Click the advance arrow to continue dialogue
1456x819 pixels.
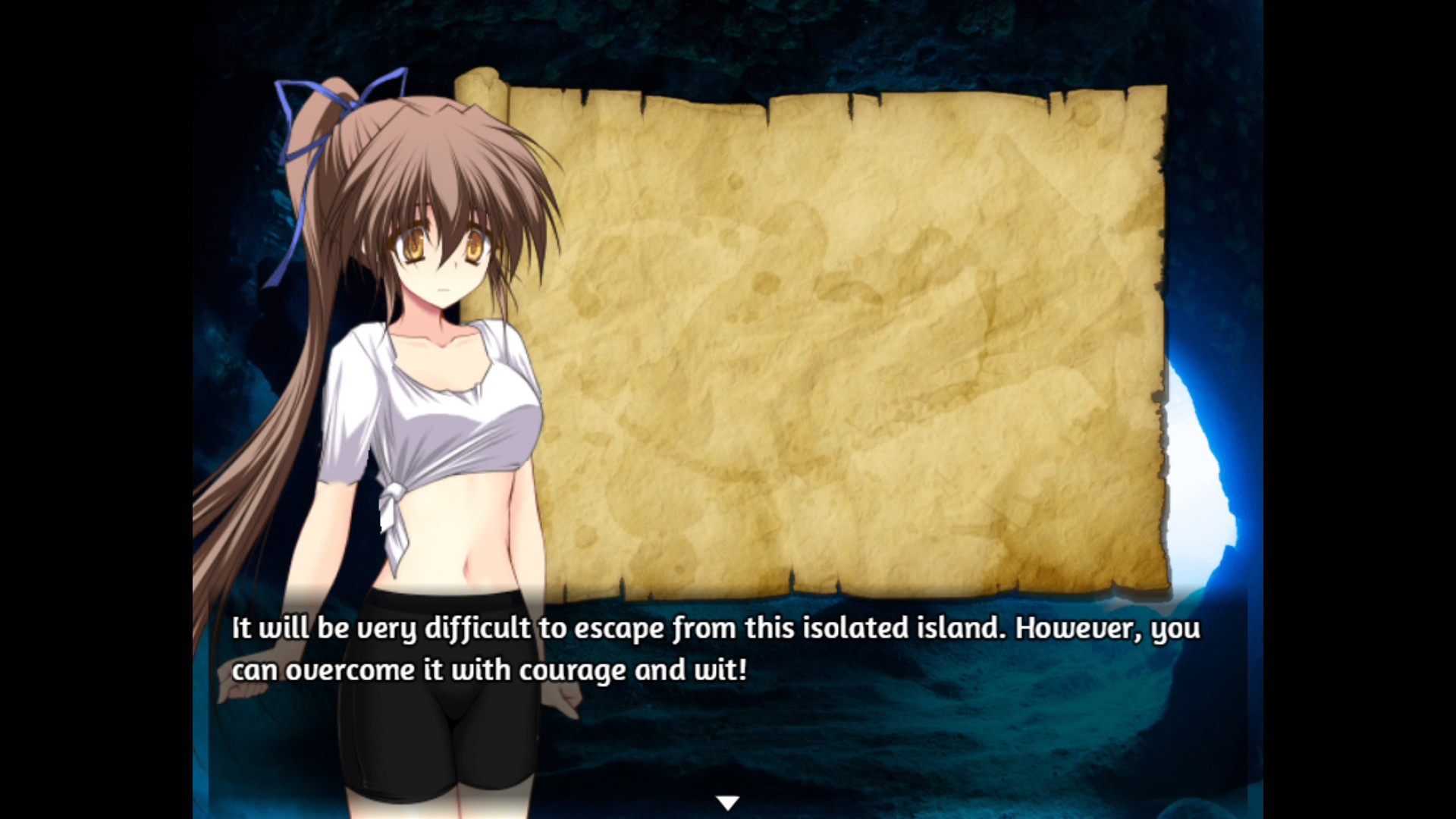coord(727,800)
